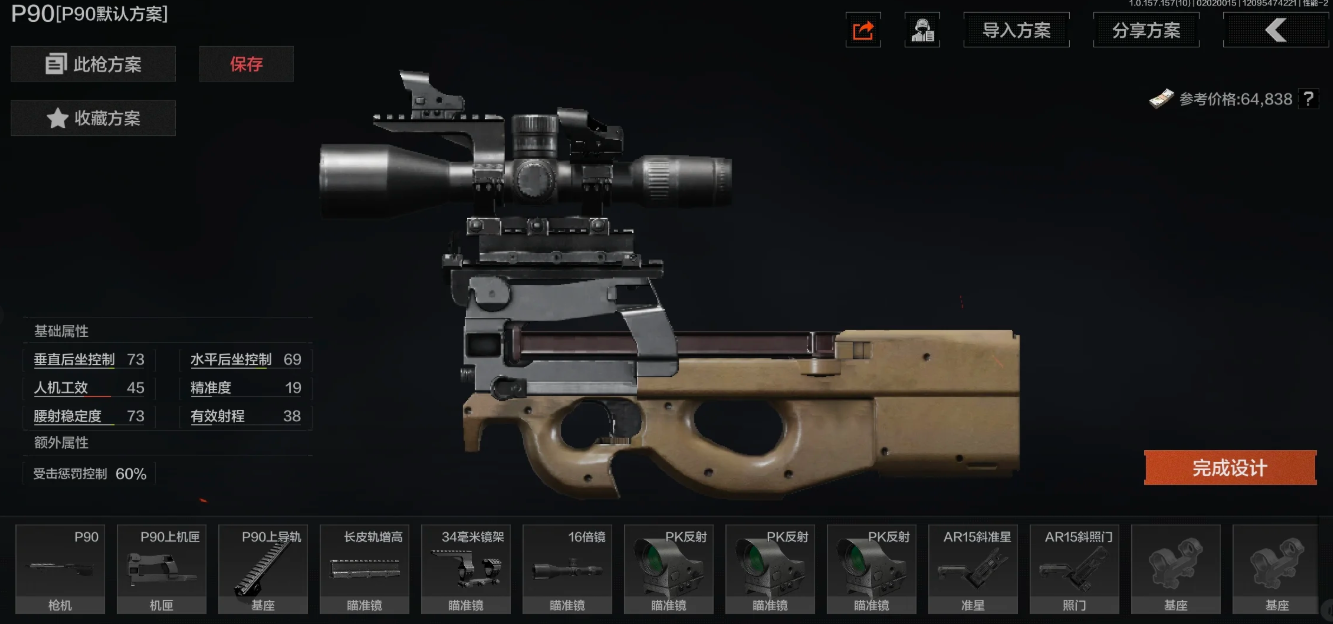Select the AR15斜照门 rear sight slot

click(1073, 569)
